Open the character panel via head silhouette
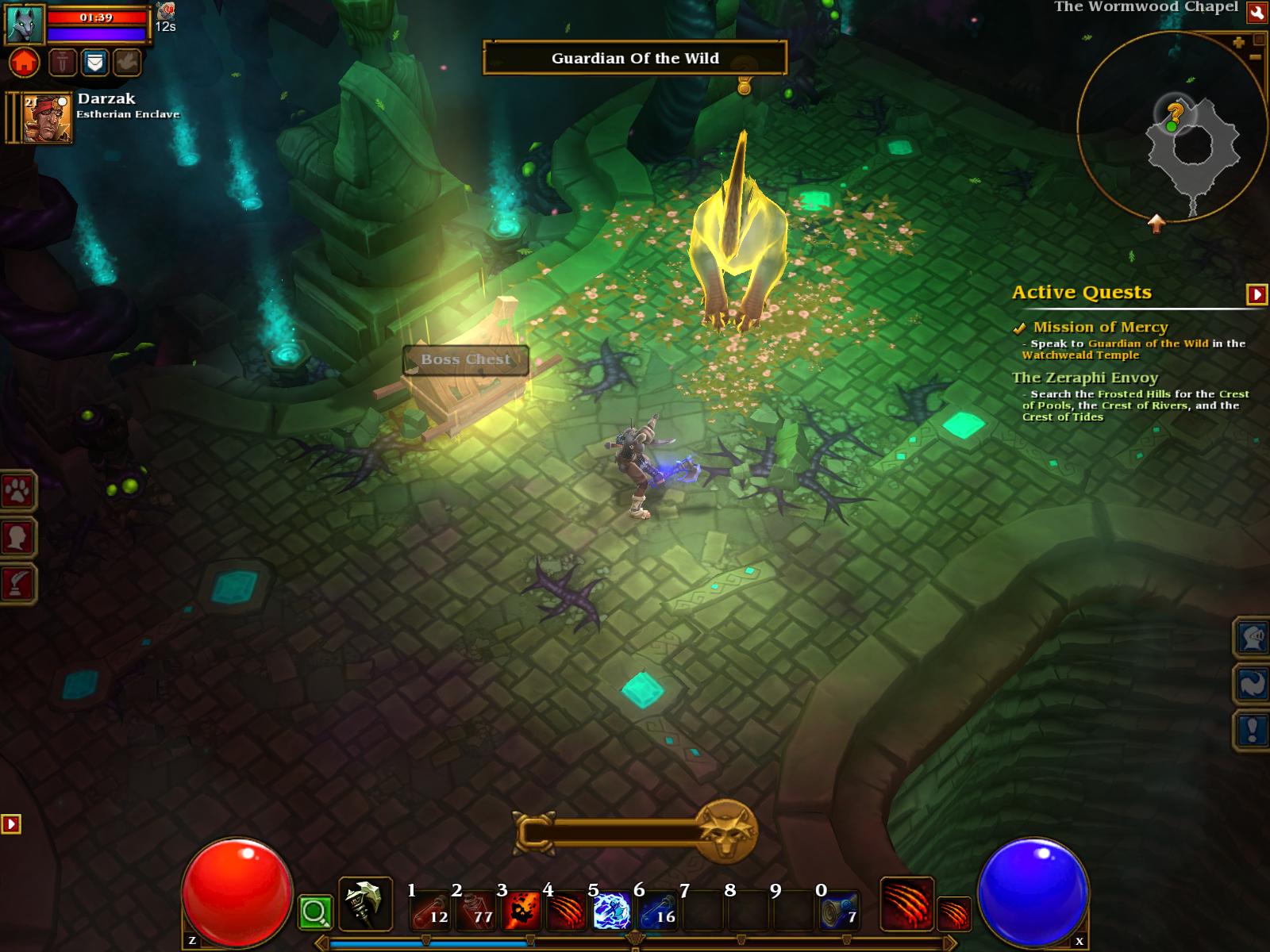The height and width of the screenshot is (952, 1270). [17, 538]
